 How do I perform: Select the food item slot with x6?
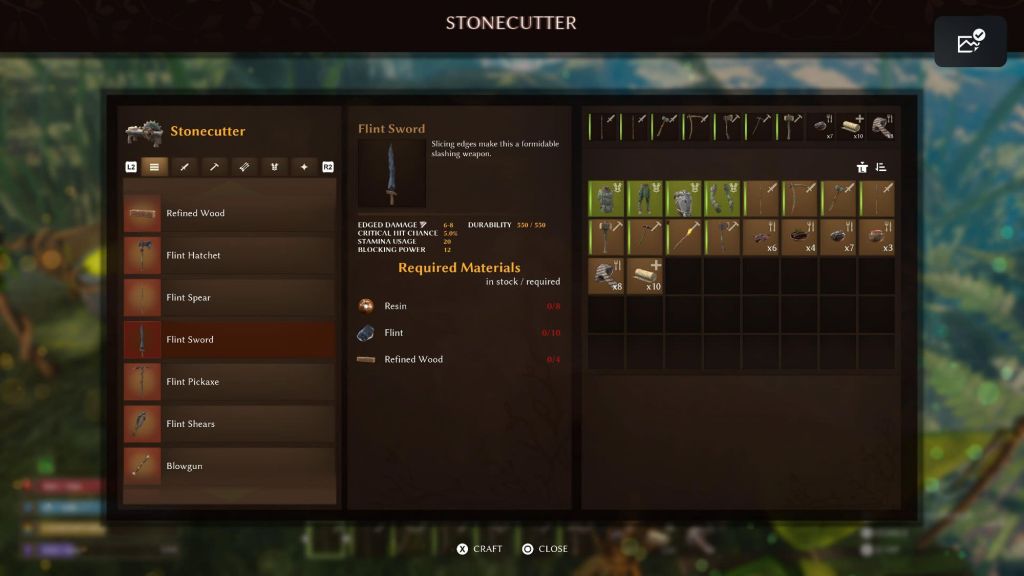click(761, 237)
